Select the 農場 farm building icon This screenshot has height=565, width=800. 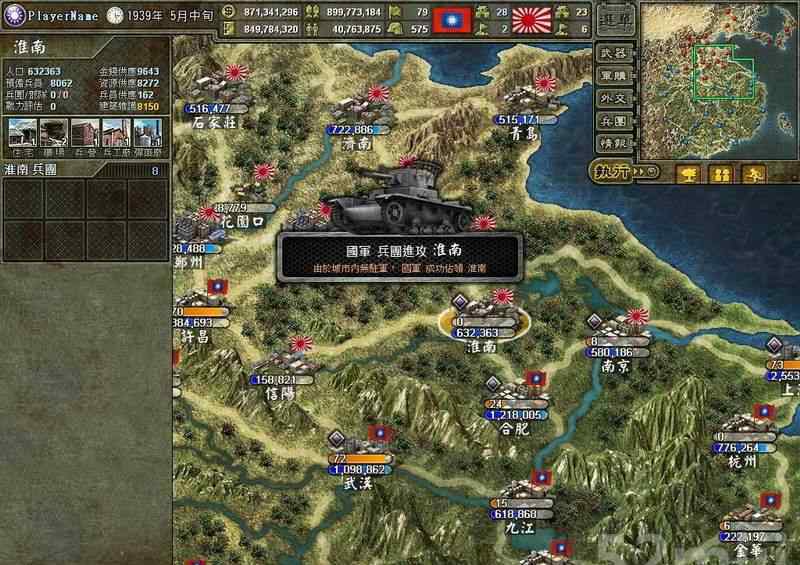(x=53, y=132)
